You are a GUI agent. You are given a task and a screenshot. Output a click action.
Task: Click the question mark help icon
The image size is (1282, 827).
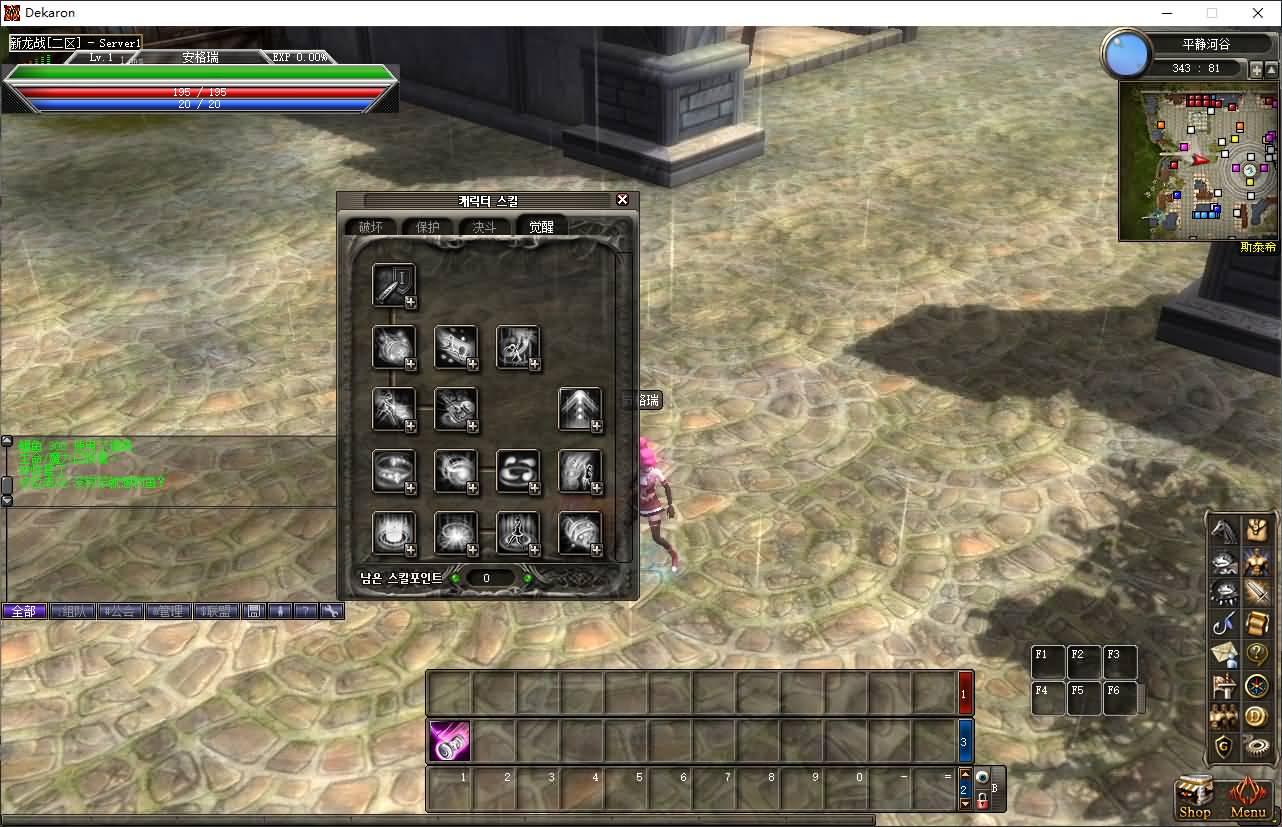(x=1256, y=655)
